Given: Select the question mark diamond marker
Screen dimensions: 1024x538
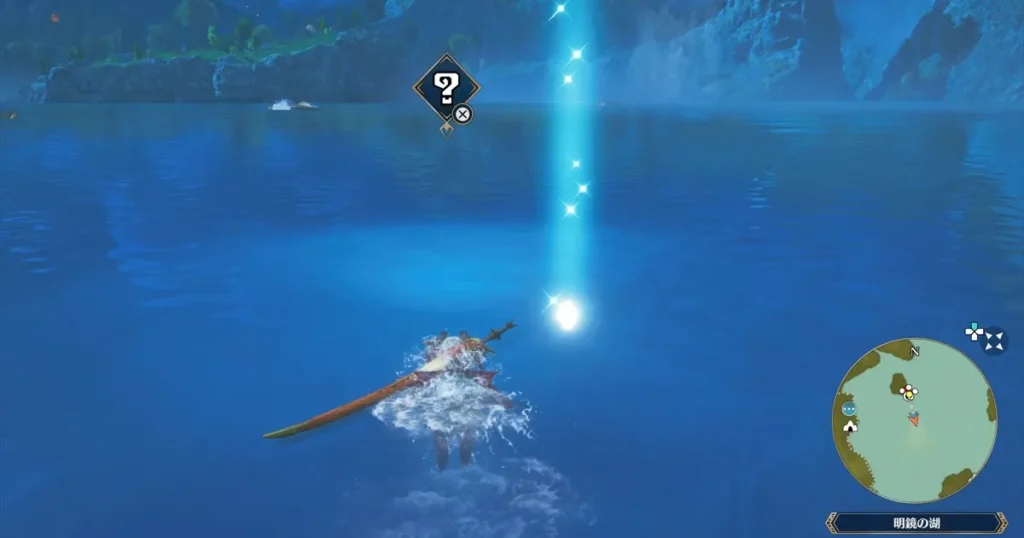Looking at the screenshot, I should coord(446,88).
